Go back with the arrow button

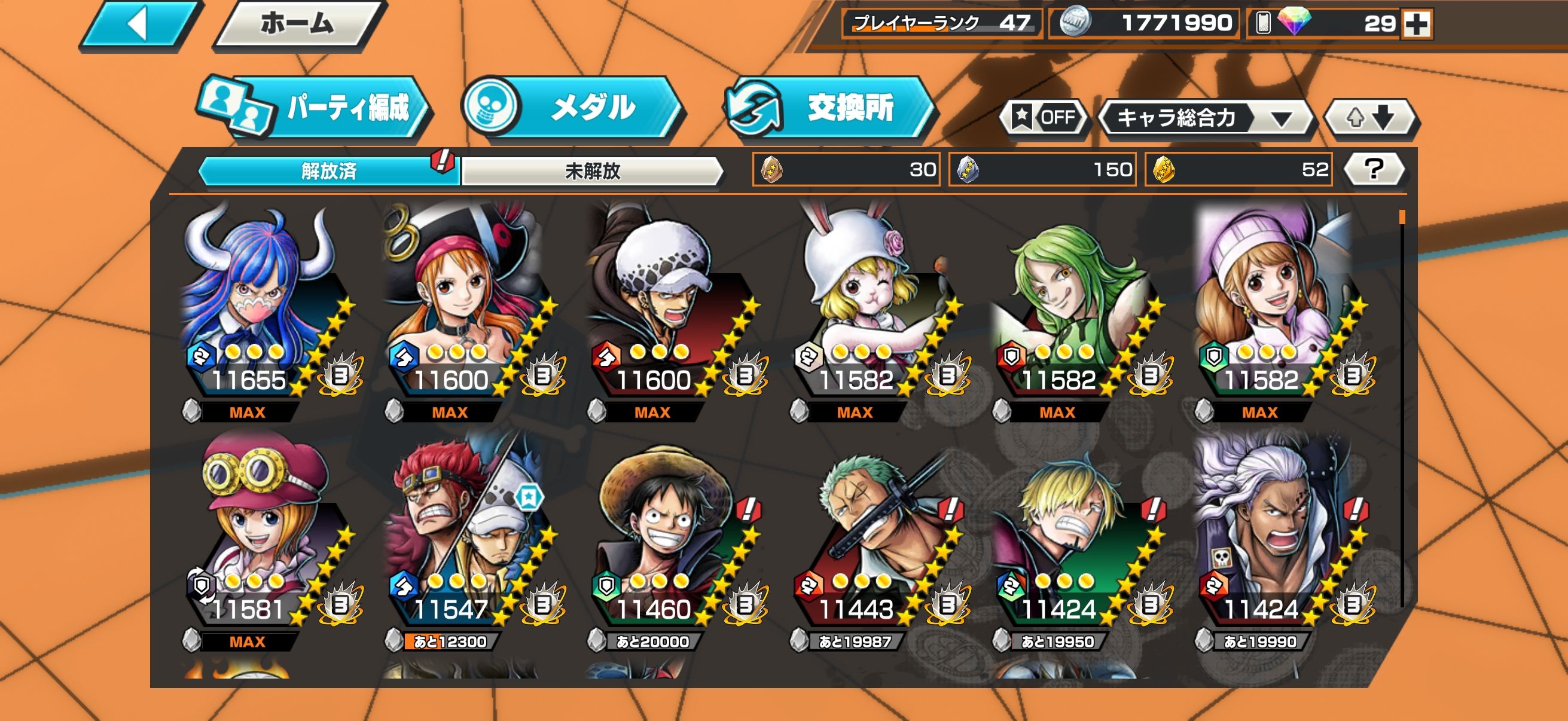(x=139, y=25)
